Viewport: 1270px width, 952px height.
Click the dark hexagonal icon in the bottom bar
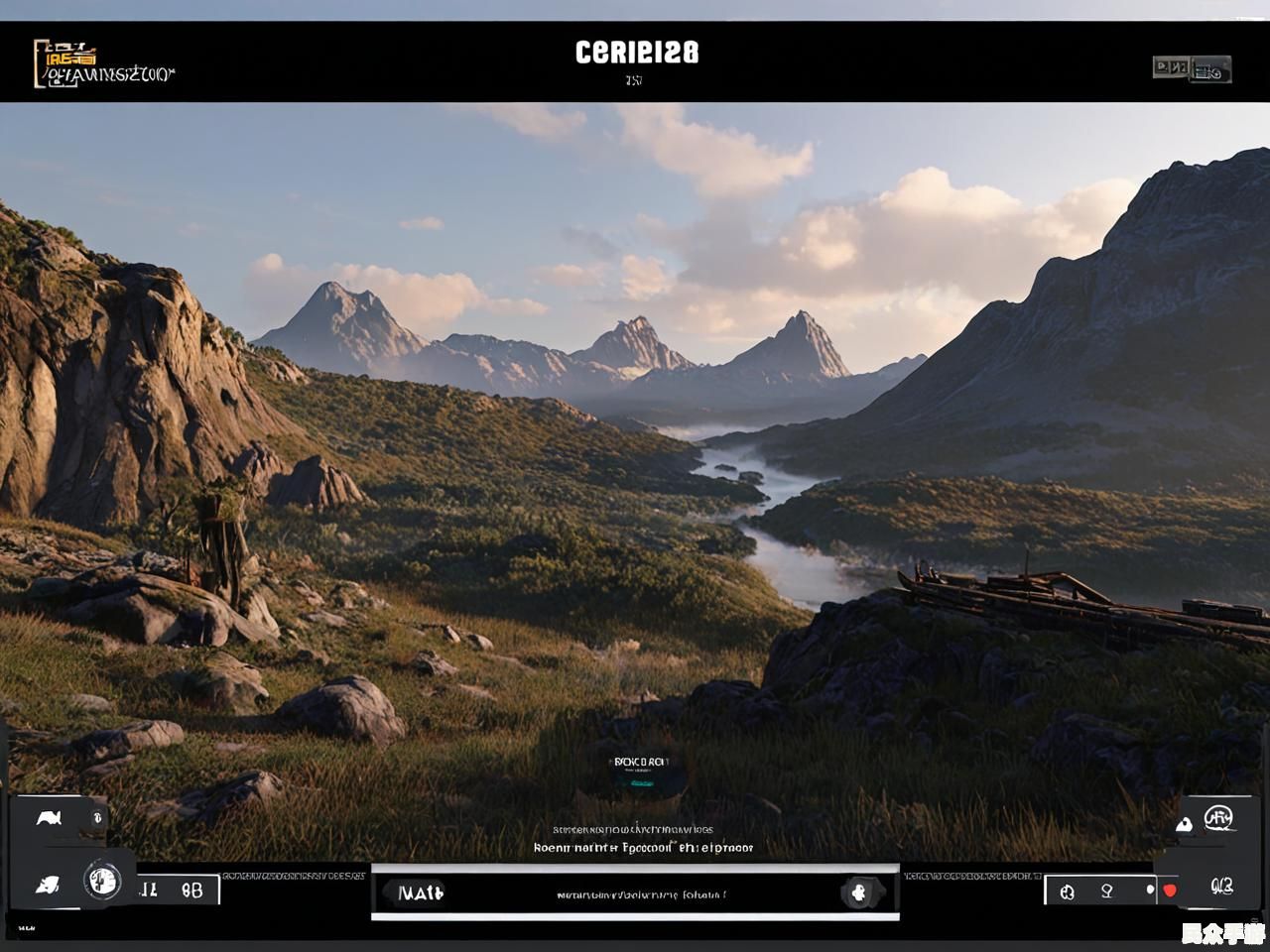point(859,892)
